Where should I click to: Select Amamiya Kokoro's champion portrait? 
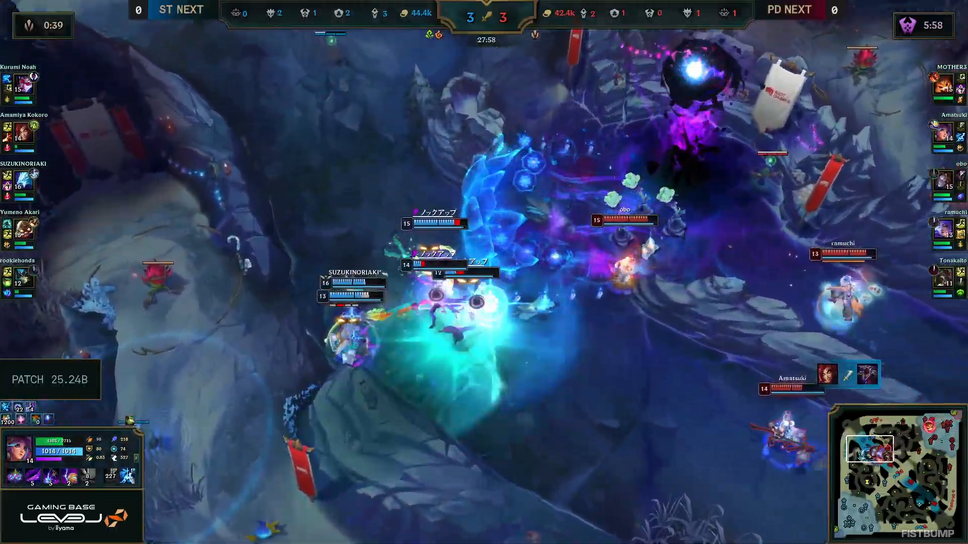23,132
